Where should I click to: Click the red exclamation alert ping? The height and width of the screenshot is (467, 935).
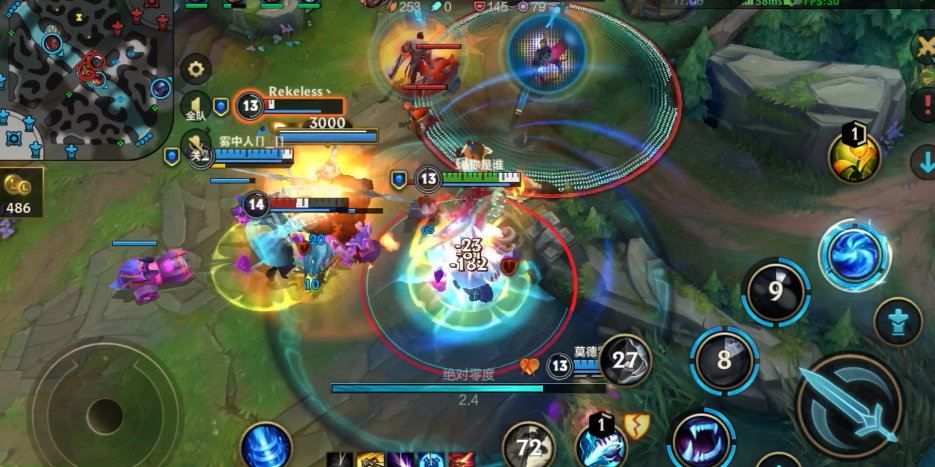coord(923,105)
